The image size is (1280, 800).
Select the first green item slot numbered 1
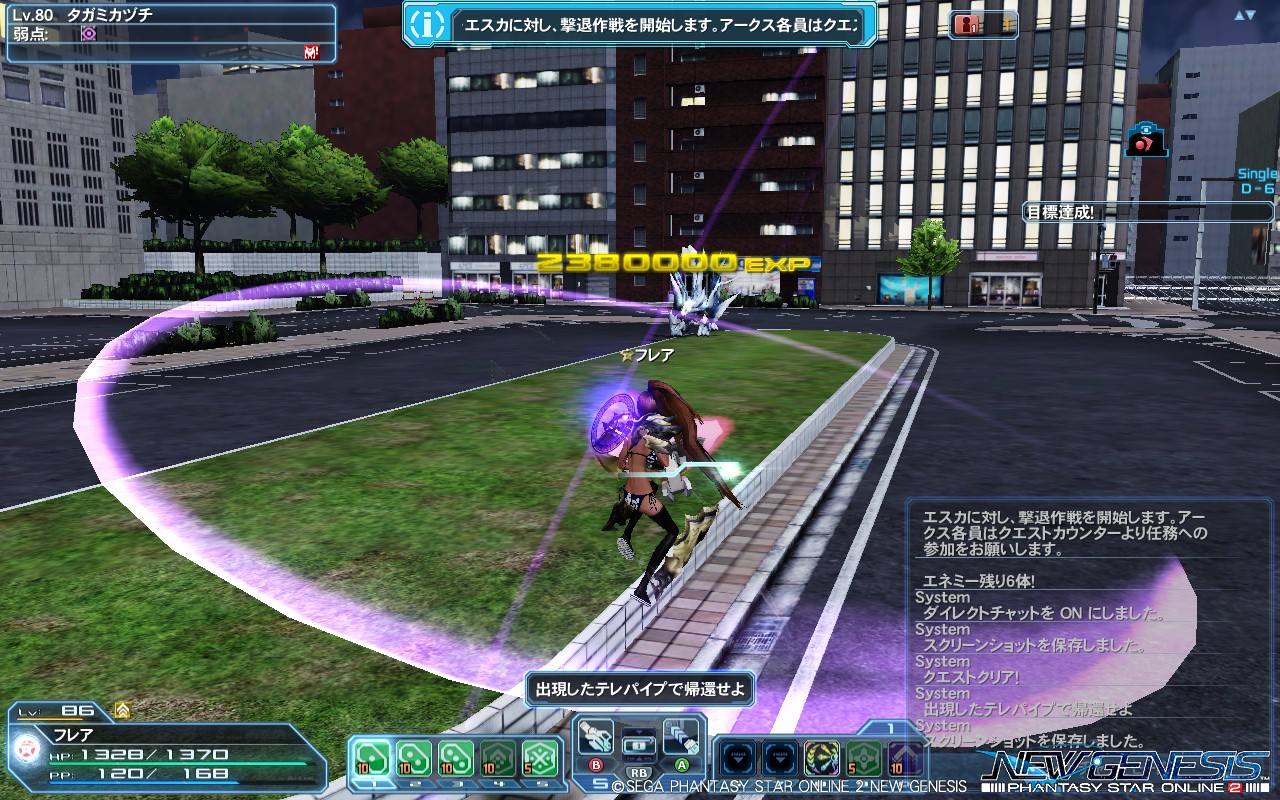[x=372, y=757]
